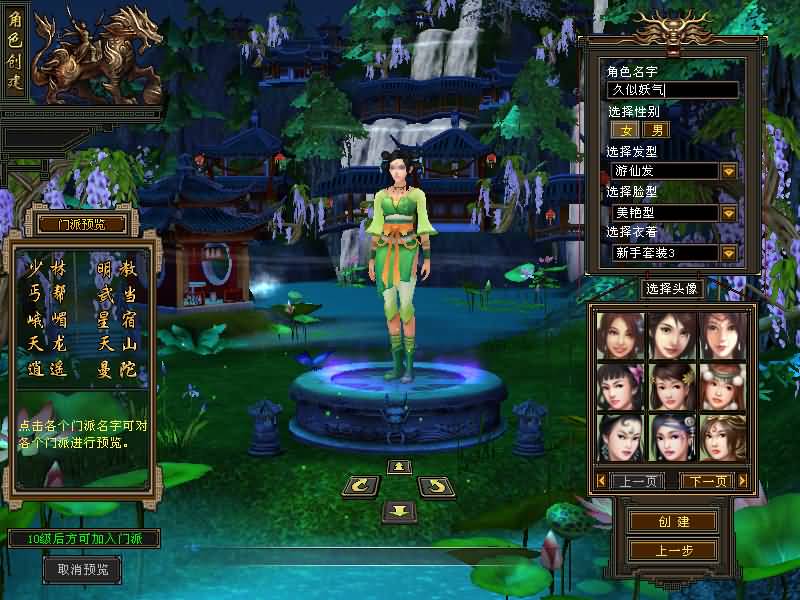Click the down arrow view button
800x600 pixels.
tap(399, 511)
